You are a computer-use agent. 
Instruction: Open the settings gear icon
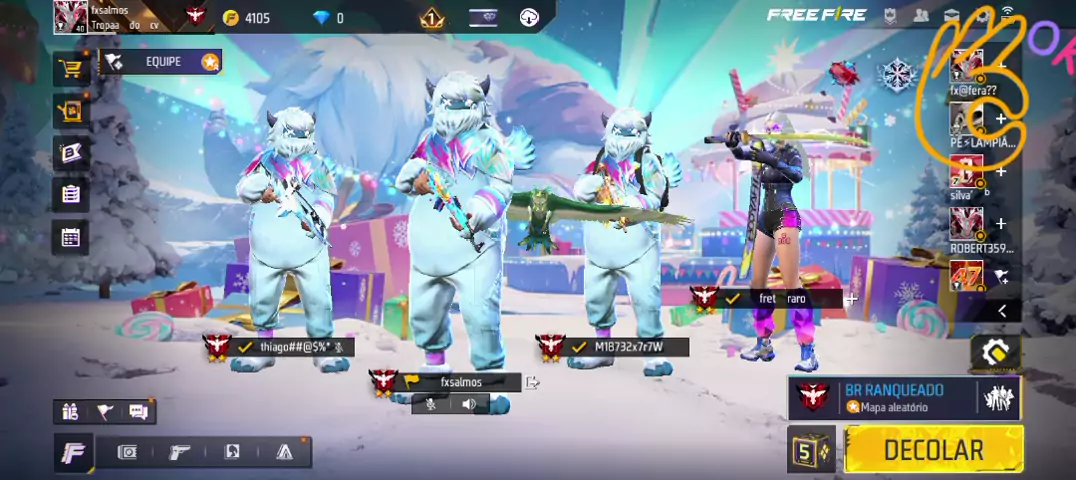tap(984, 15)
